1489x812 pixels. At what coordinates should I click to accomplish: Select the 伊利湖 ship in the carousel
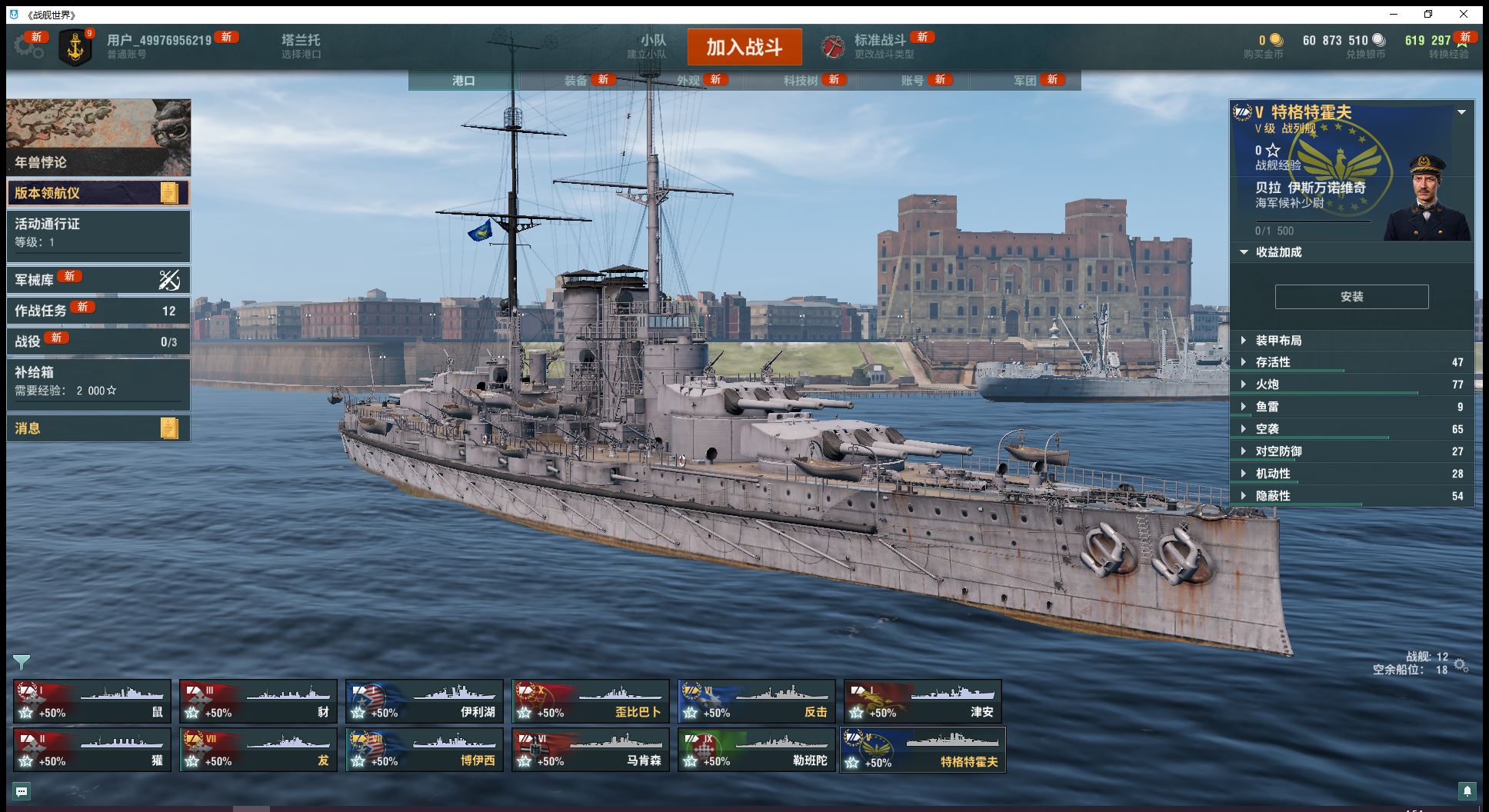click(x=425, y=701)
